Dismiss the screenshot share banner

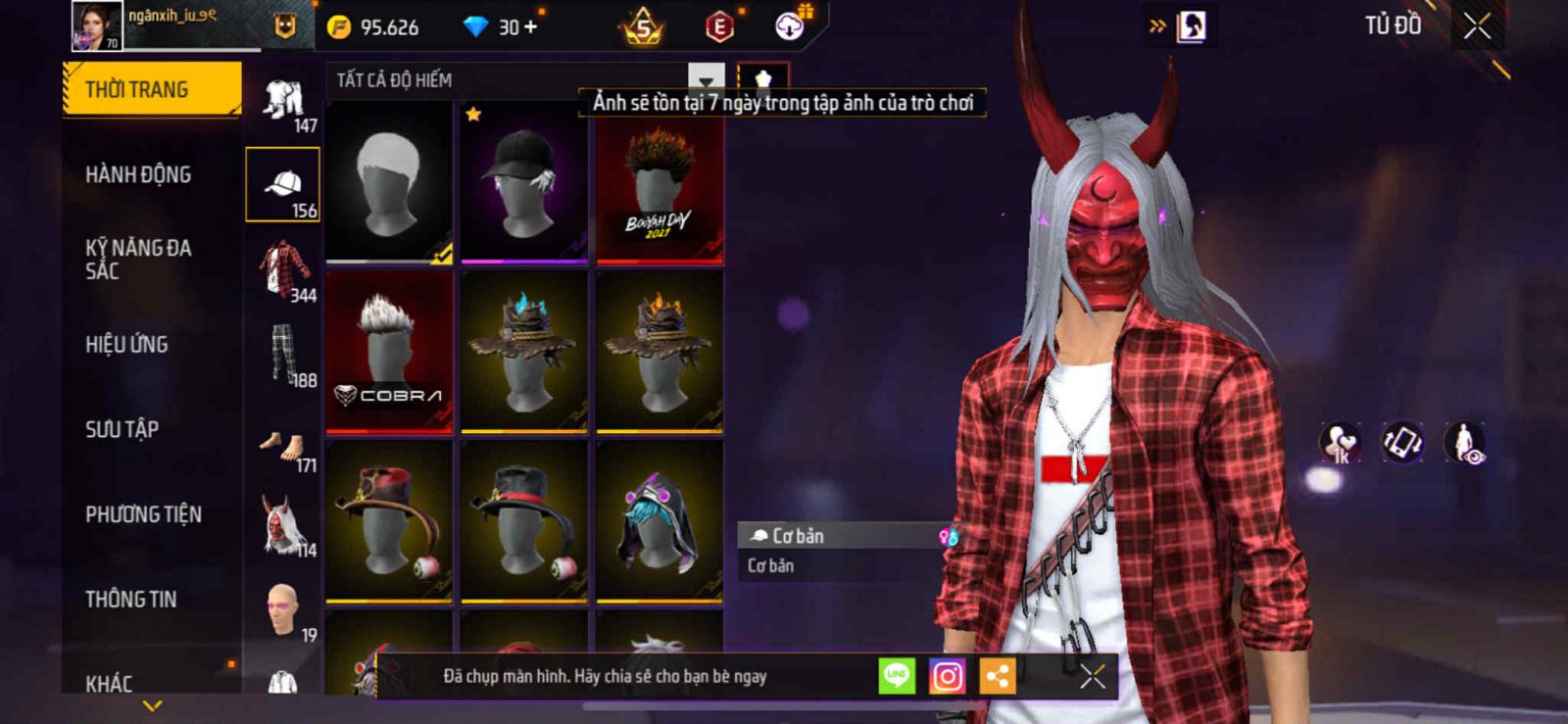1092,676
